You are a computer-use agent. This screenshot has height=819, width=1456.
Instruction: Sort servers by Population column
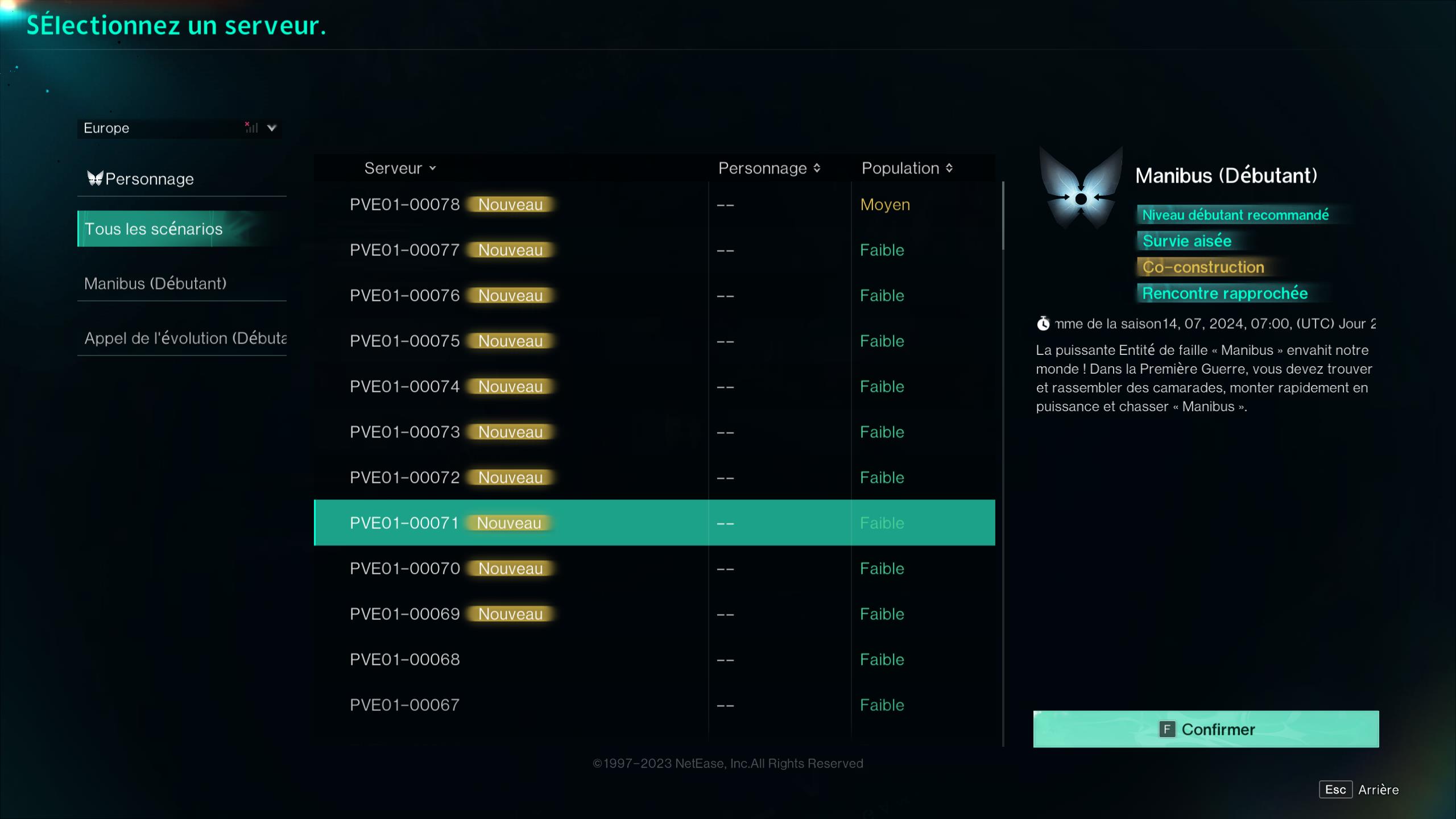(x=948, y=168)
